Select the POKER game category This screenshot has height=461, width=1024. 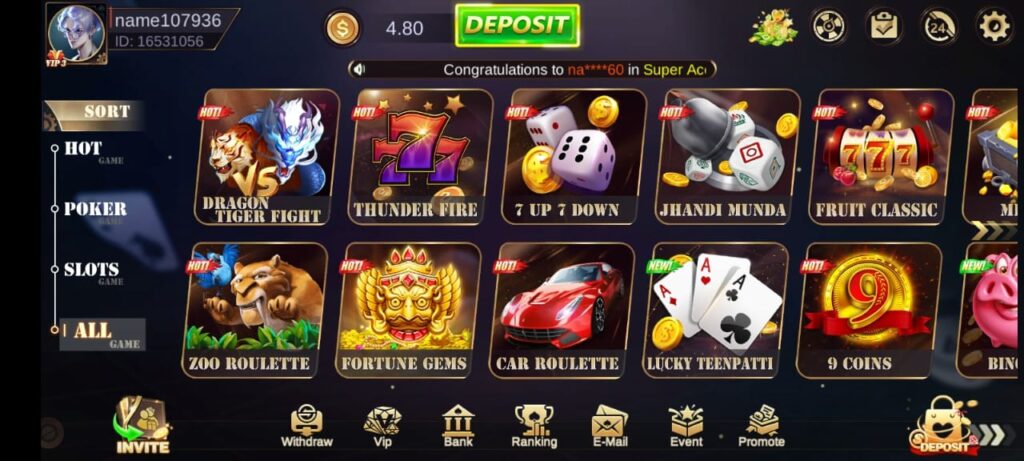click(x=95, y=209)
